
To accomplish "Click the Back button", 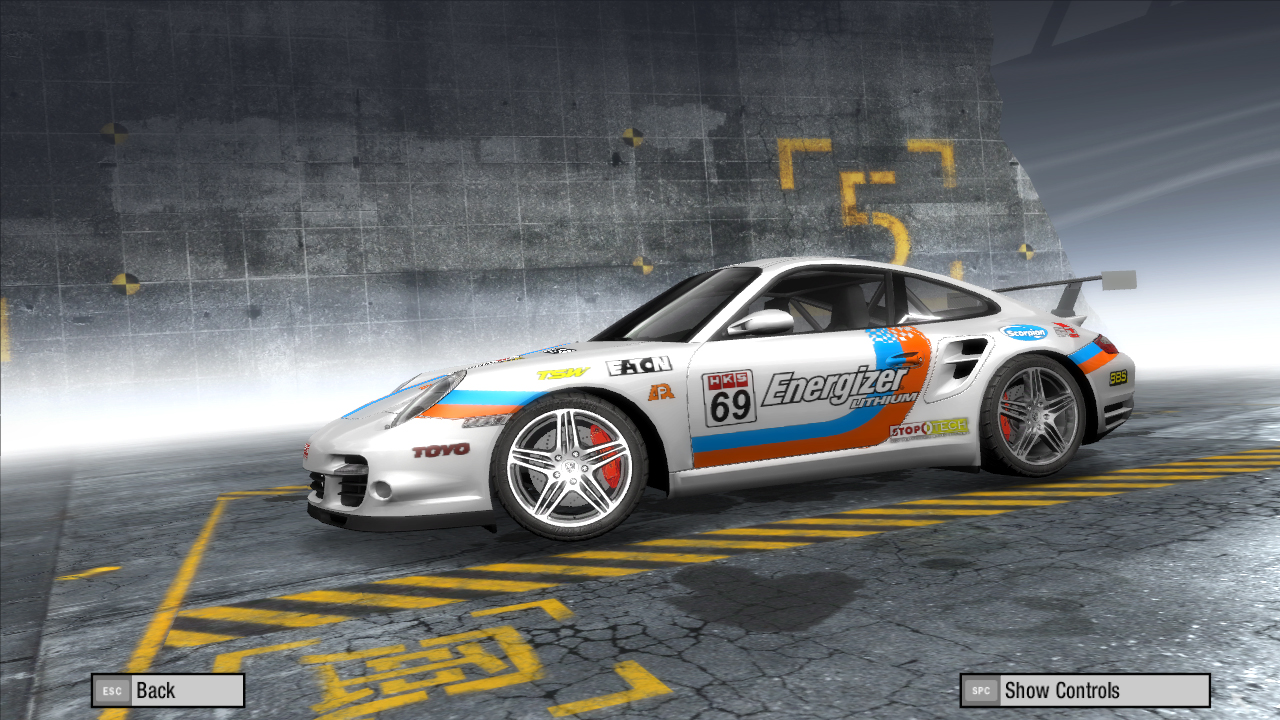I will click(x=168, y=690).
